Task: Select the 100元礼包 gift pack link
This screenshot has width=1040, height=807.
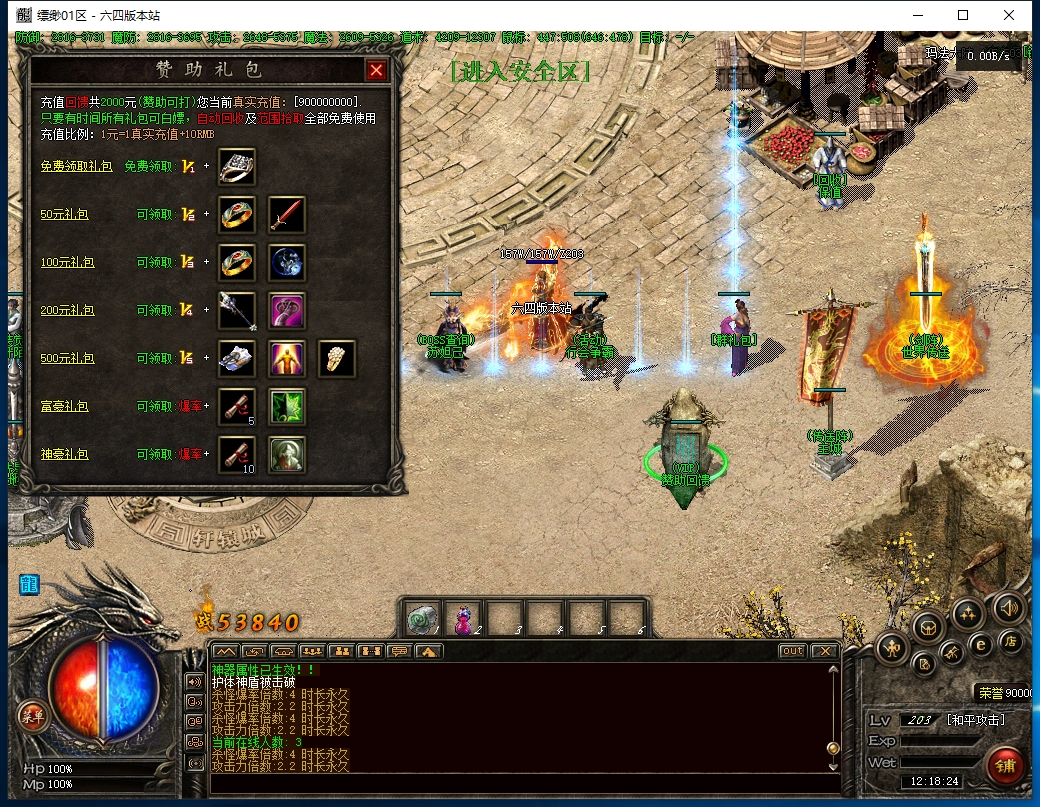Action: [x=67, y=262]
